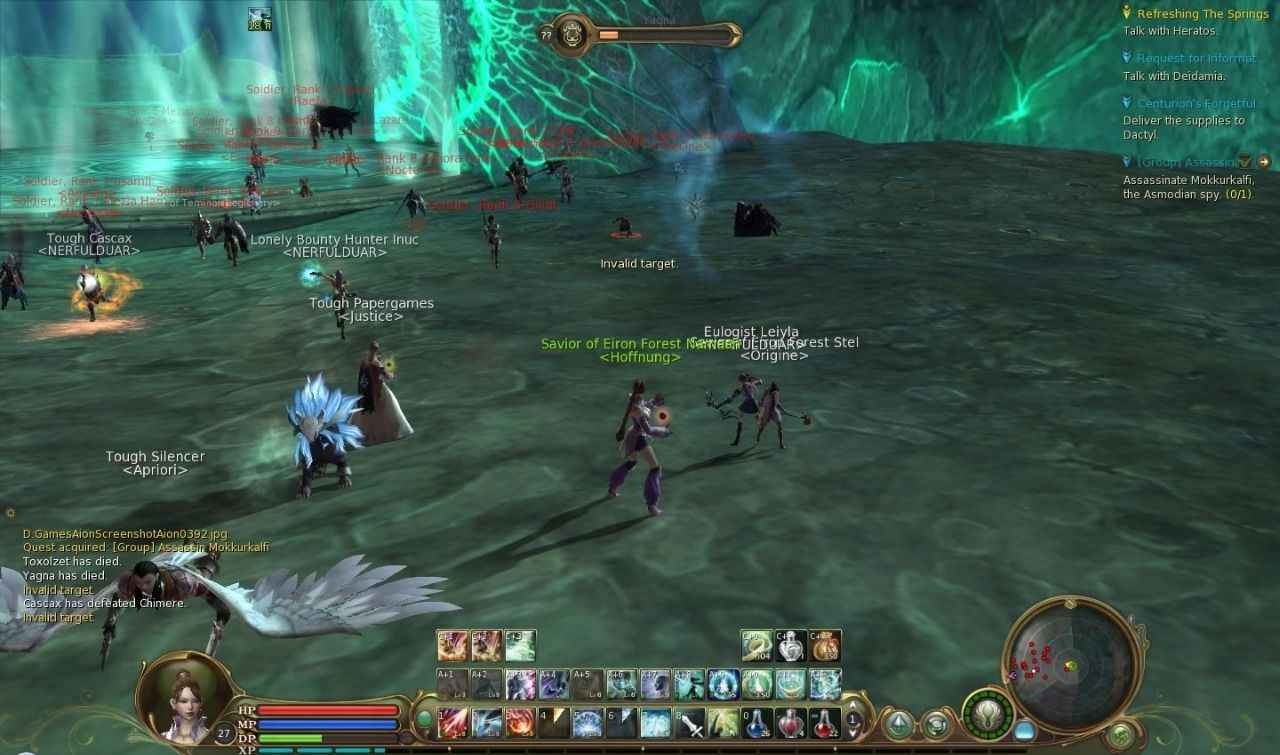The image size is (1280, 755).
Task: Click the green winged emblem button
Action: [x=988, y=715]
